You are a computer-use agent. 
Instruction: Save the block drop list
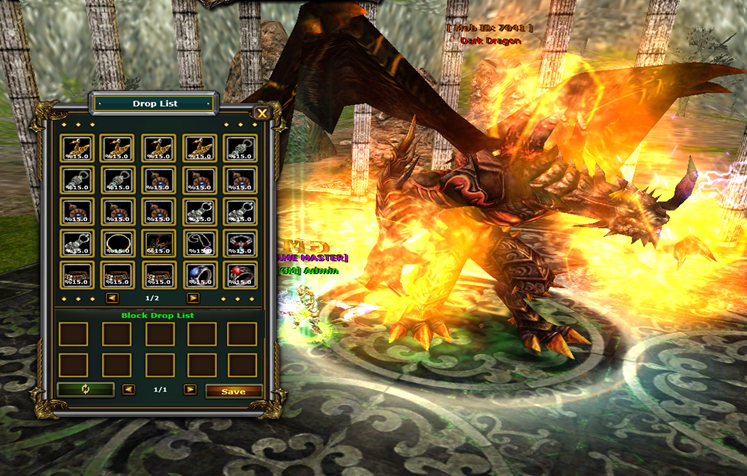click(233, 391)
